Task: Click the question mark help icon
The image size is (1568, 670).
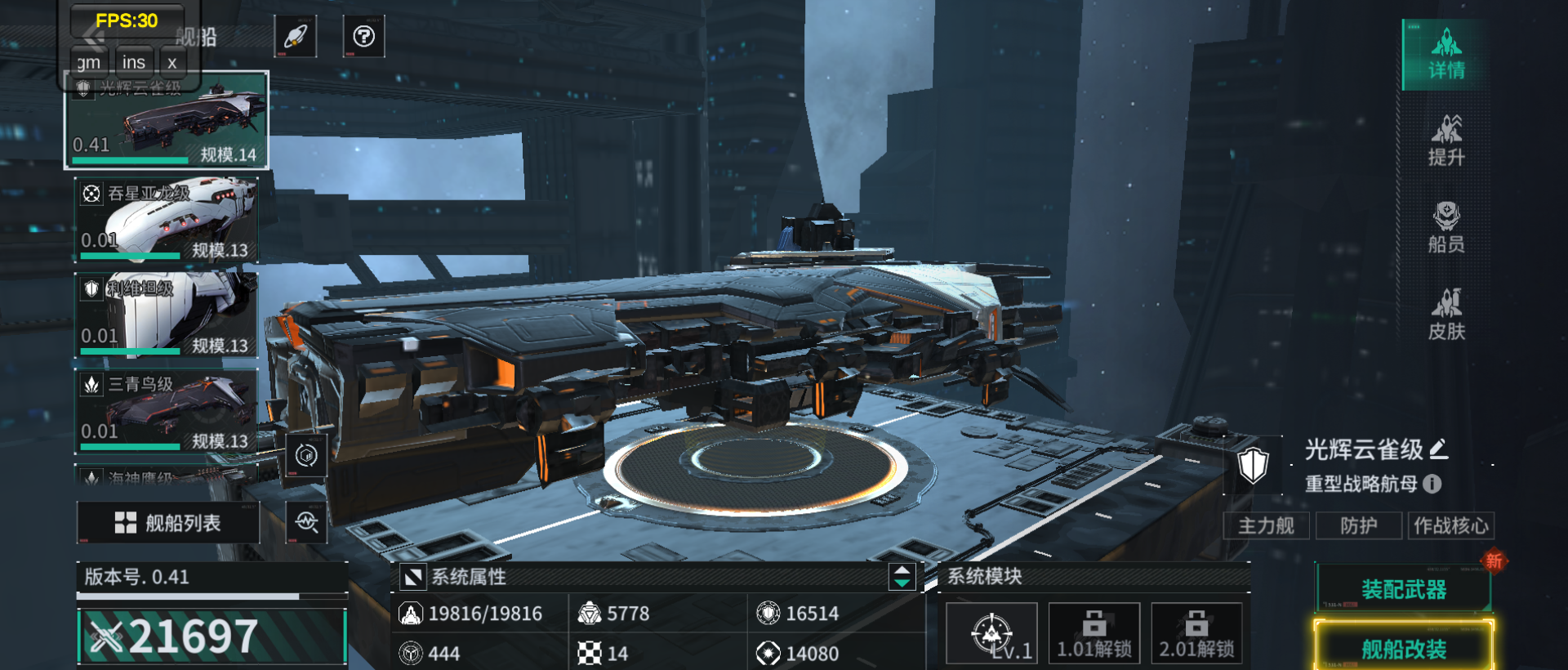Action: [363, 37]
